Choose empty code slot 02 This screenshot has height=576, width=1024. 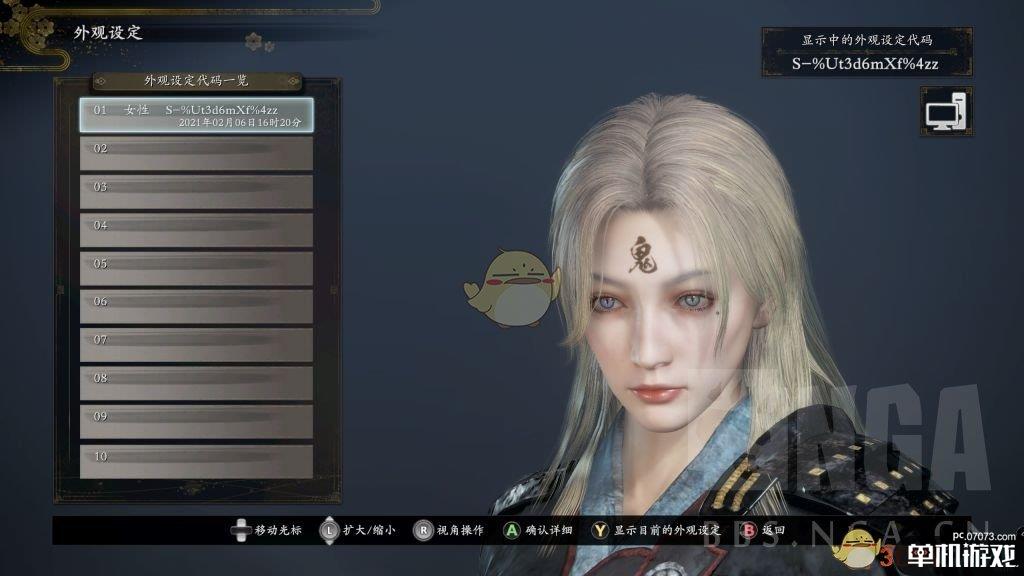(x=196, y=153)
